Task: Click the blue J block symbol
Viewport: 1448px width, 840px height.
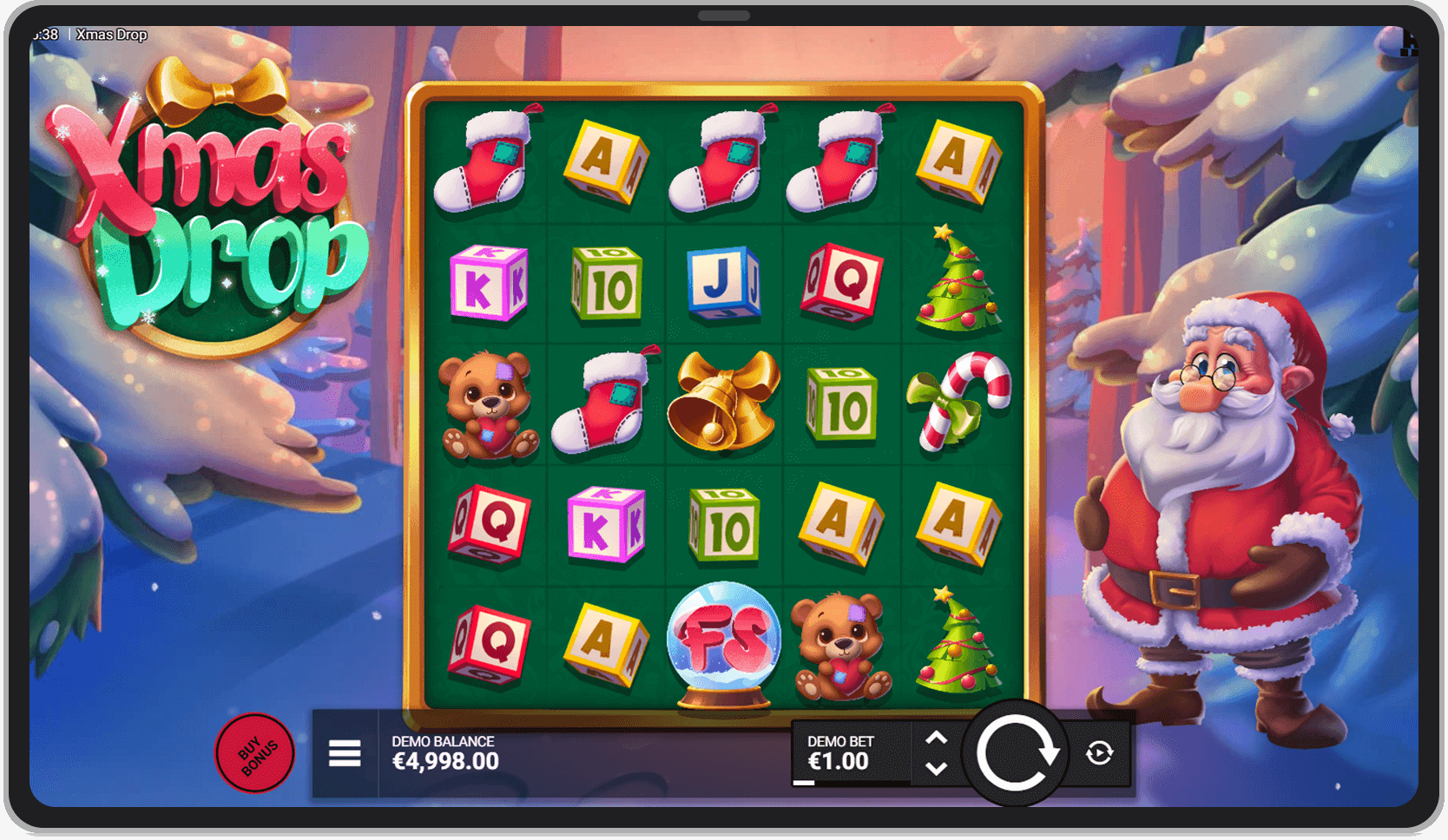Action: tap(722, 283)
